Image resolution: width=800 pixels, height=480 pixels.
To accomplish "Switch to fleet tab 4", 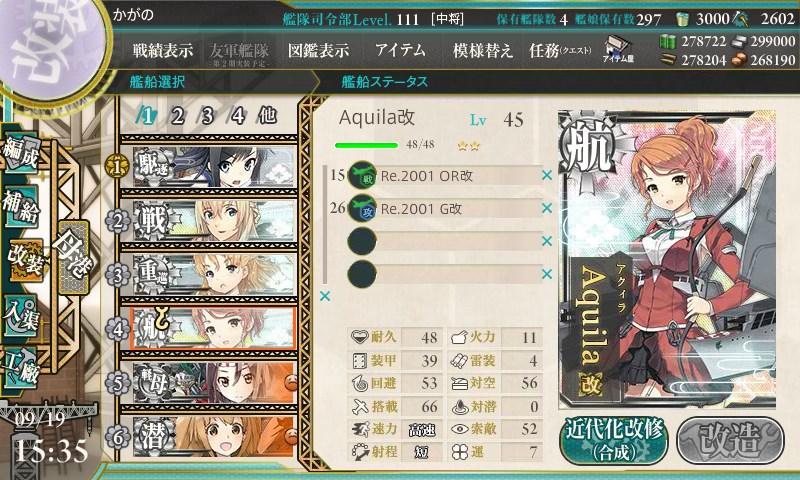I will (x=238, y=115).
